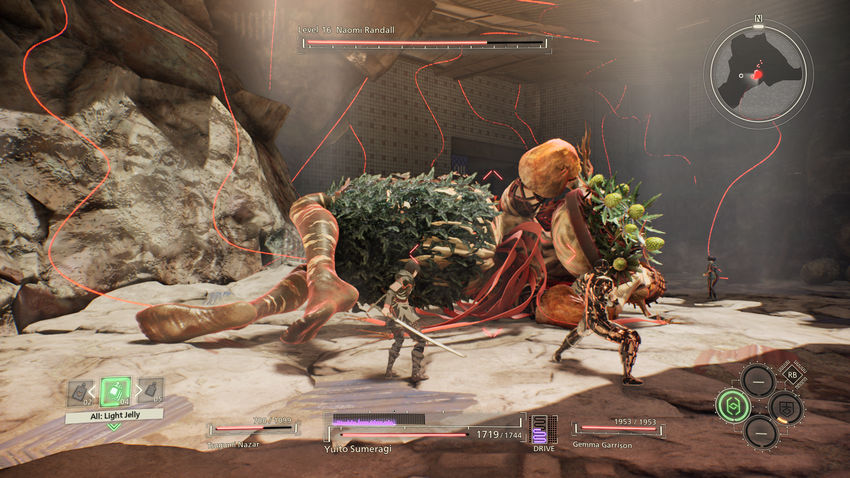Viewport: 850px width, 478px height.
Task: Choose the item slot with count 05
Action: click(x=150, y=393)
